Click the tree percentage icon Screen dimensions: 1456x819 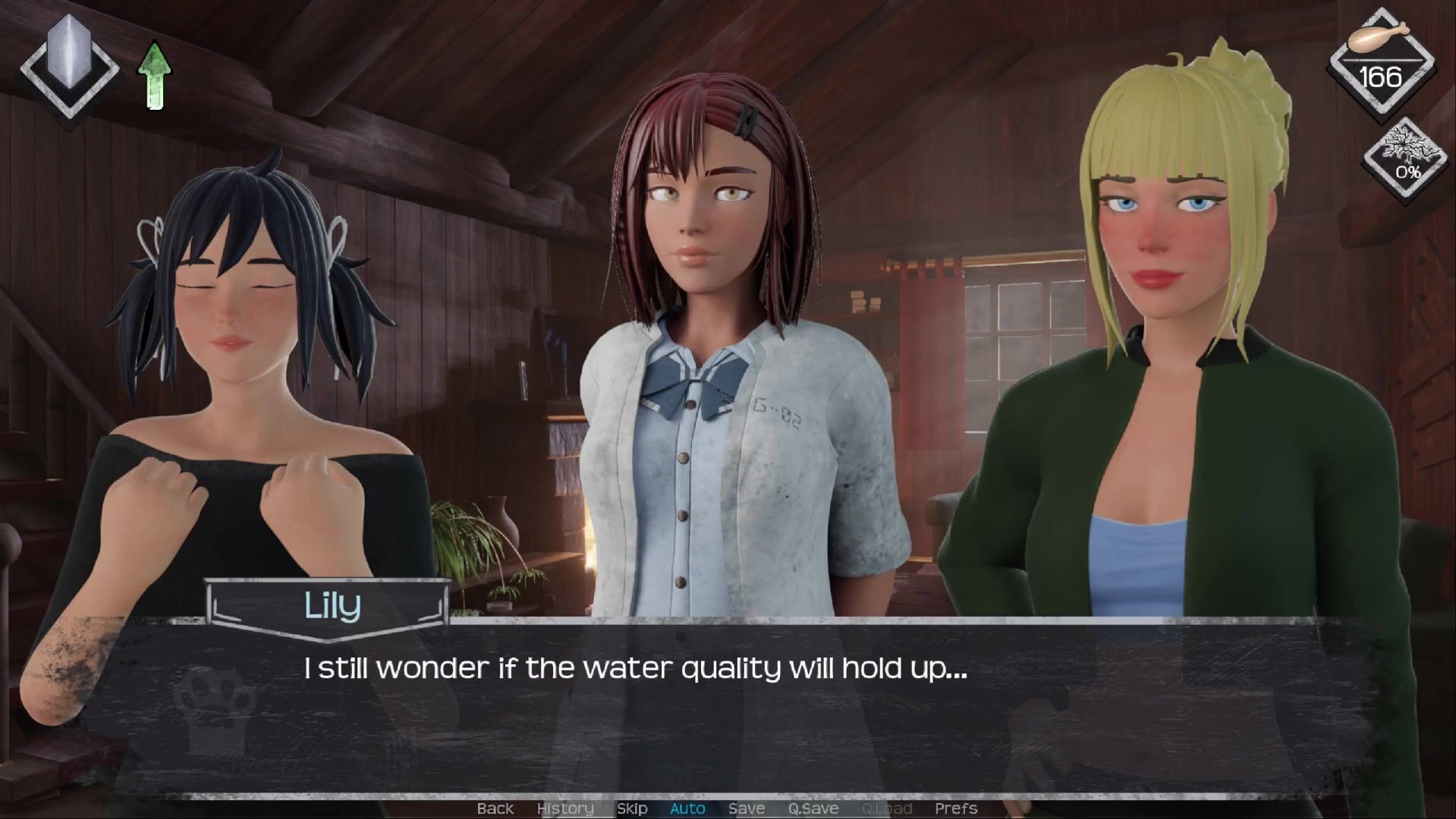coord(1407,159)
